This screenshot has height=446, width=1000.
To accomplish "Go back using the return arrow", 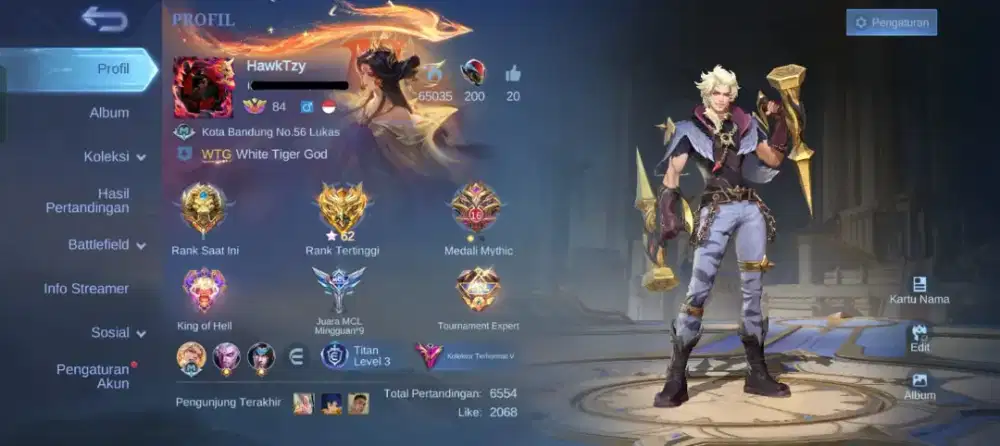I will point(105,19).
